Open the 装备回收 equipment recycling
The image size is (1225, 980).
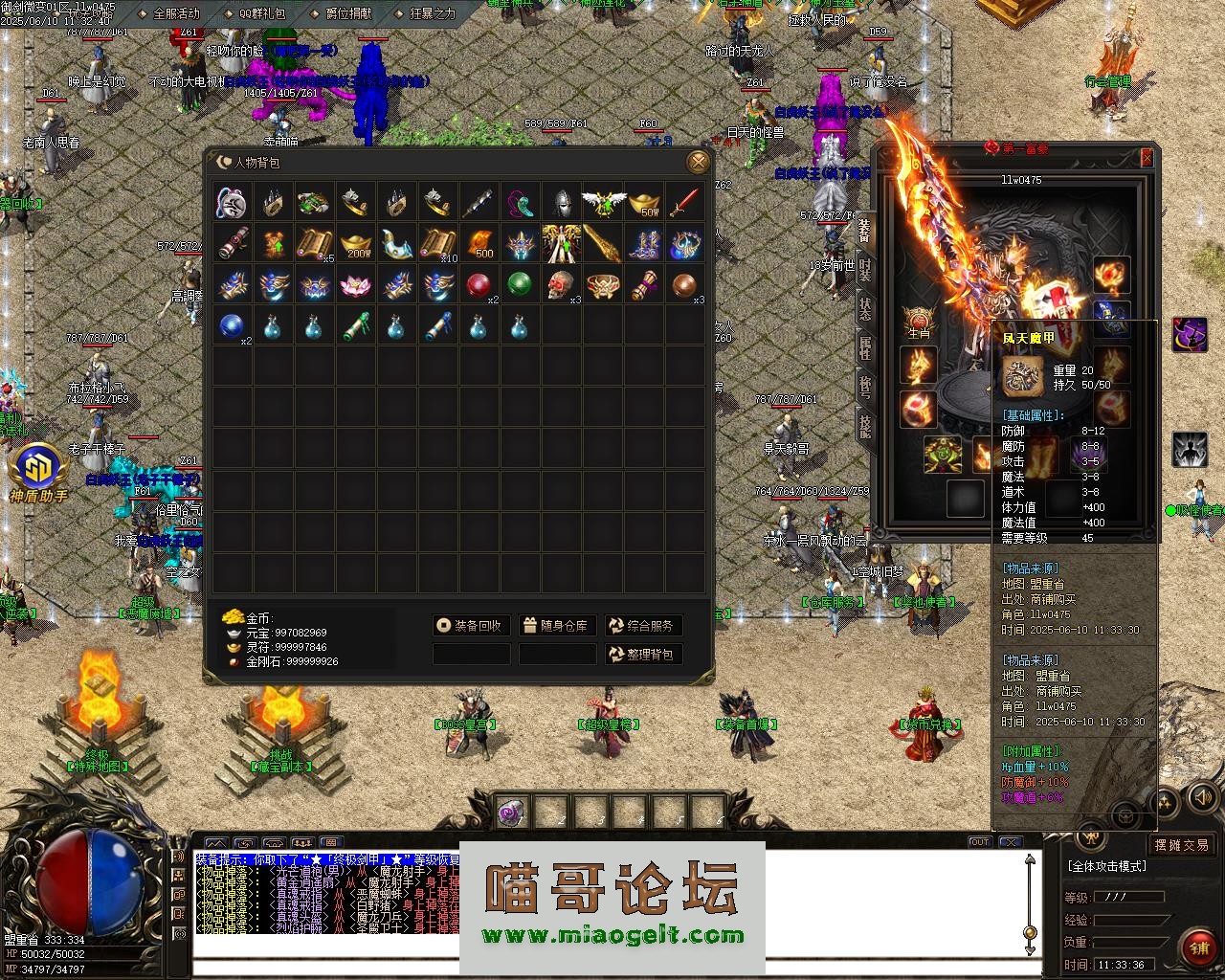[470, 626]
